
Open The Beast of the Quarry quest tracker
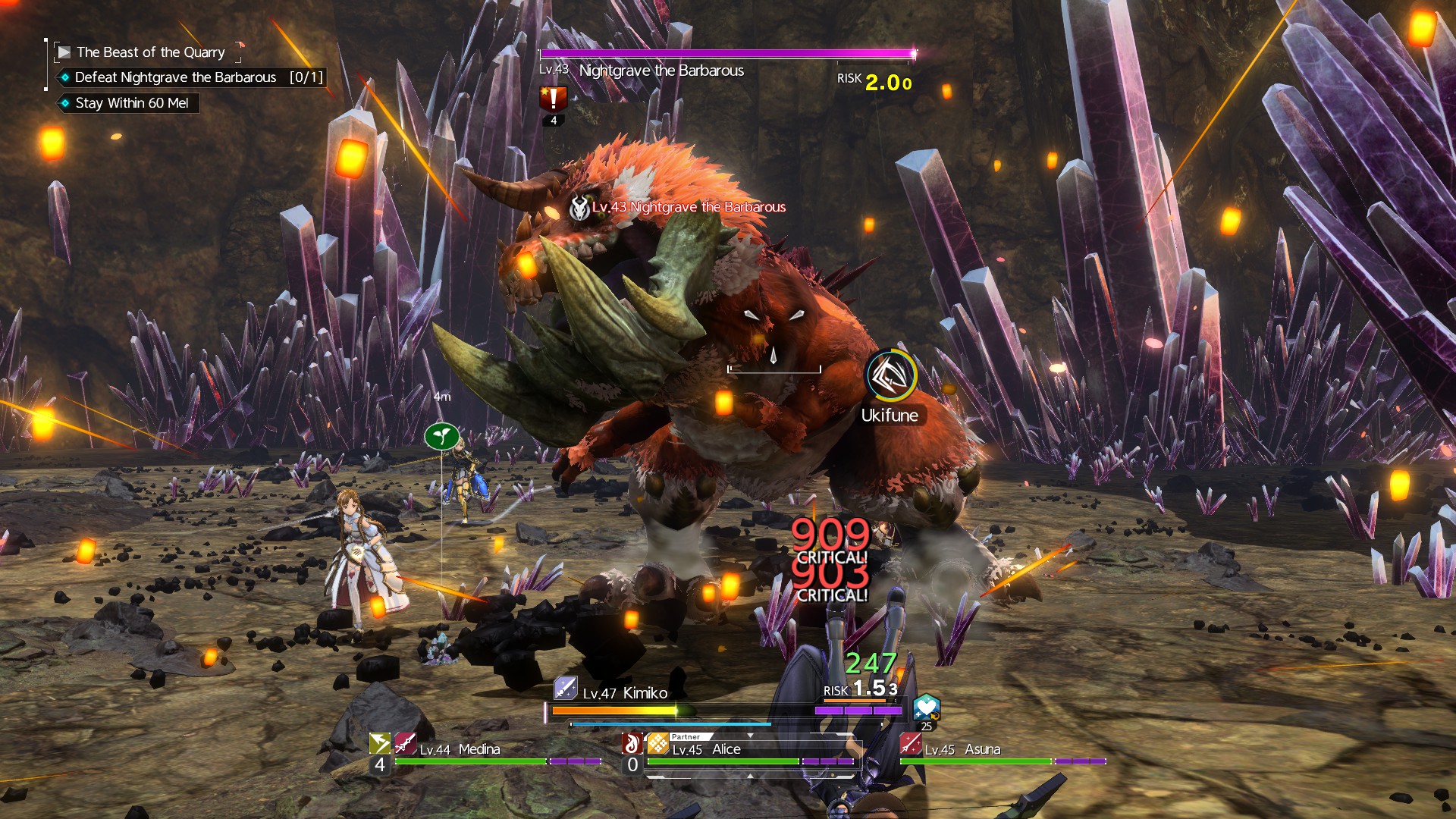[150, 52]
